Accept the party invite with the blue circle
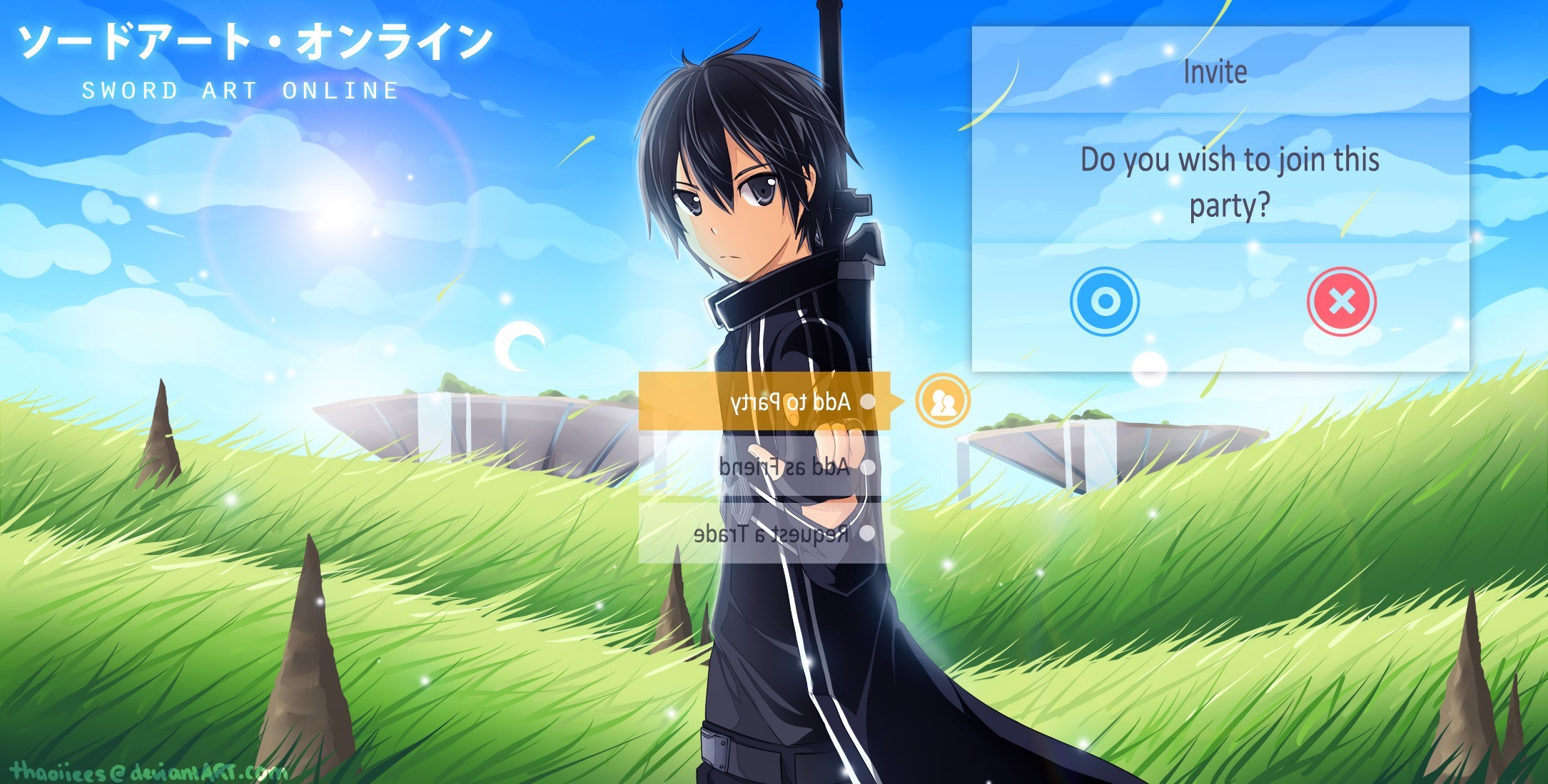Viewport: 1548px width, 784px height. pyautogui.click(x=1104, y=301)
